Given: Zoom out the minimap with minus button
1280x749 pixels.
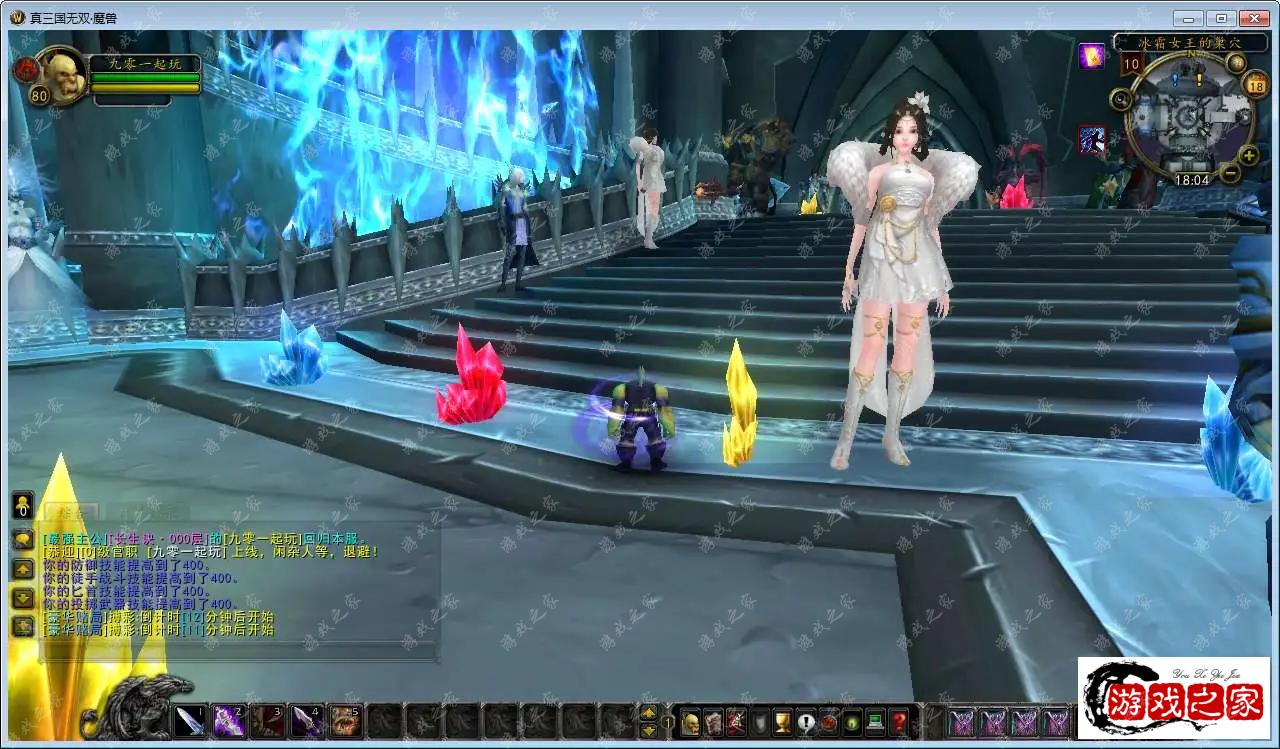Looking at the screenshot, I should tap(1231, 172).
